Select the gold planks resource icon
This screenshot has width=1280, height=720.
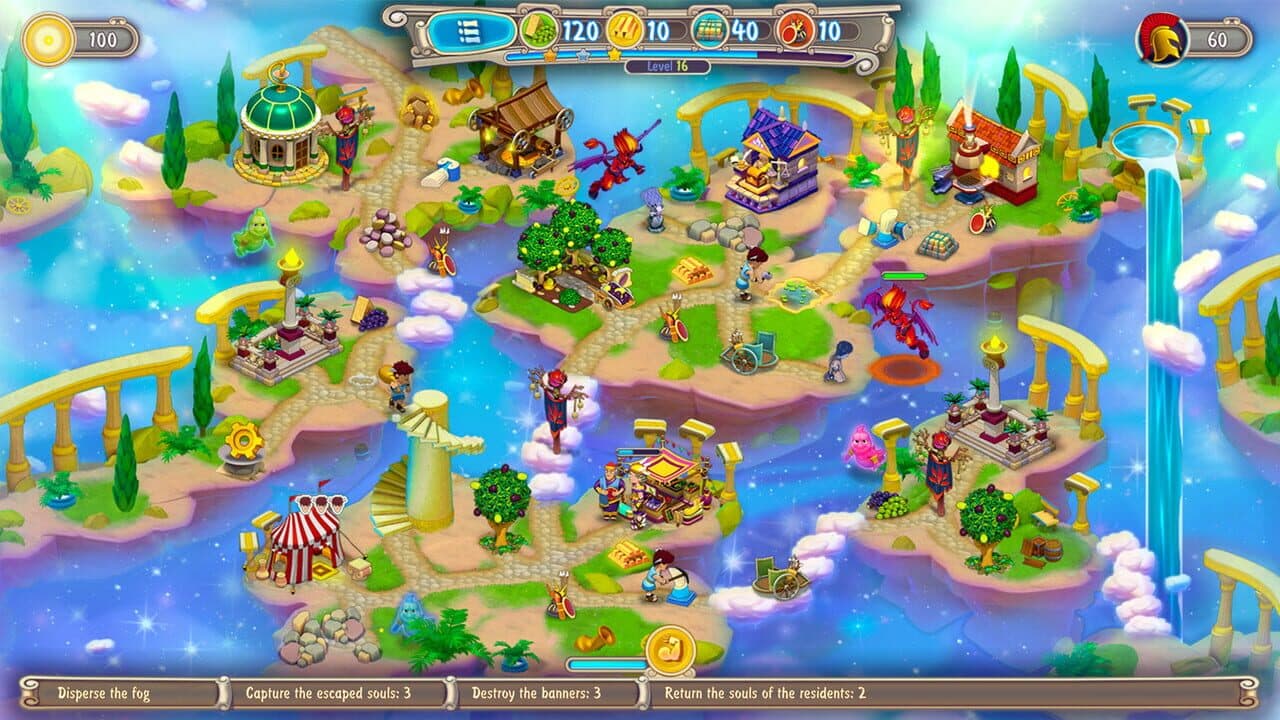click(x=625, y=28)
